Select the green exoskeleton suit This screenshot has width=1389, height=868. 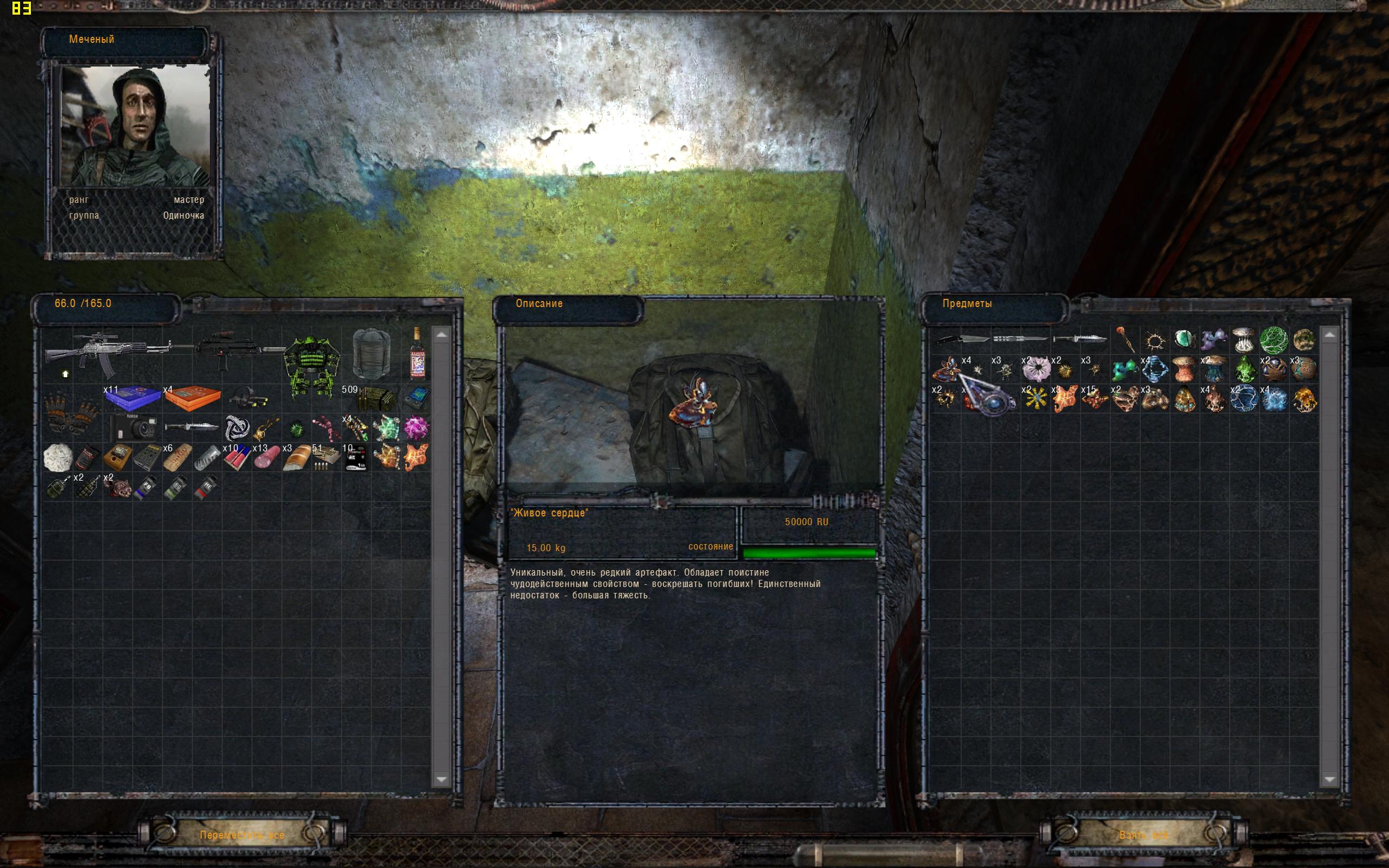310,367
